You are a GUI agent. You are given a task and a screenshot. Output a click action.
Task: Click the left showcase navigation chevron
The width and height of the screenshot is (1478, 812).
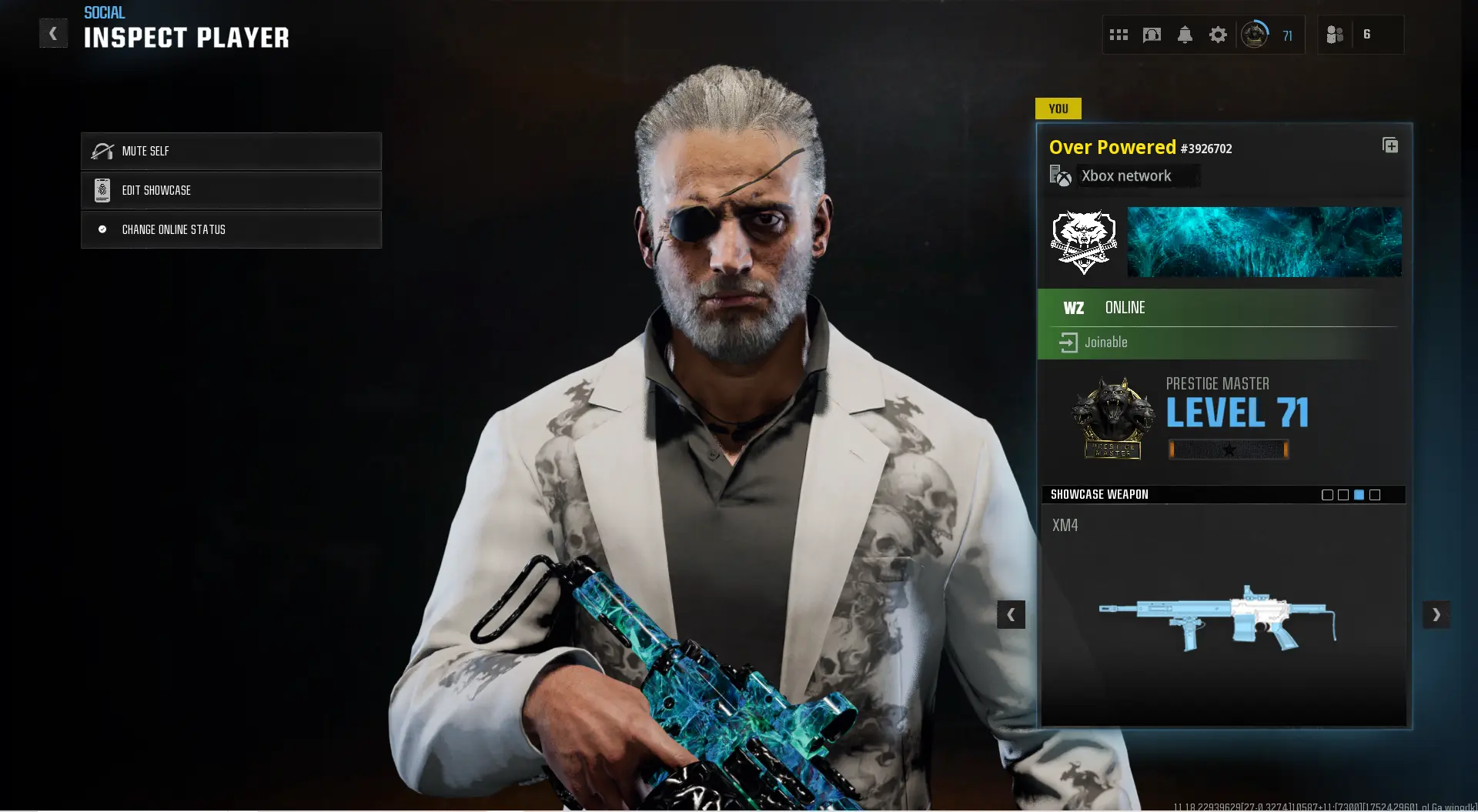[1012, 614]
